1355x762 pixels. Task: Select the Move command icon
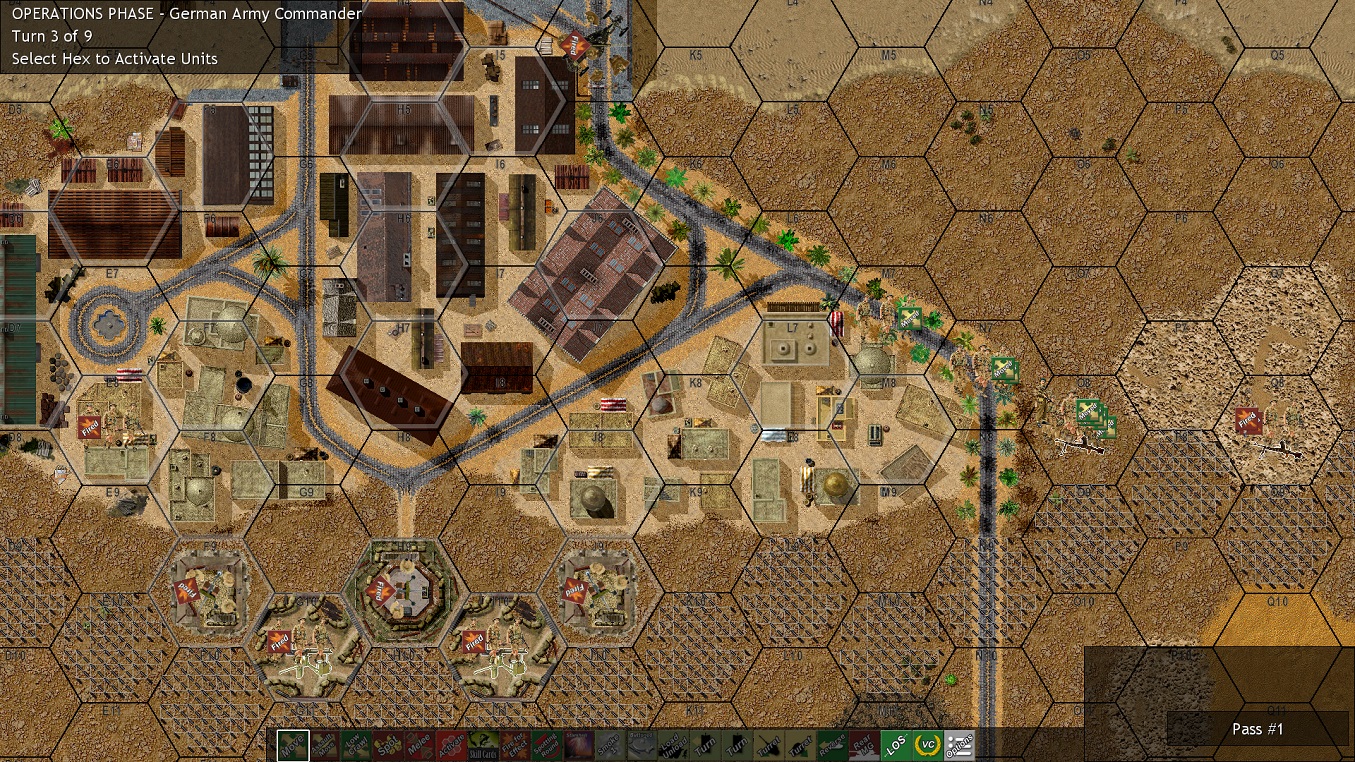coord(291,746)
